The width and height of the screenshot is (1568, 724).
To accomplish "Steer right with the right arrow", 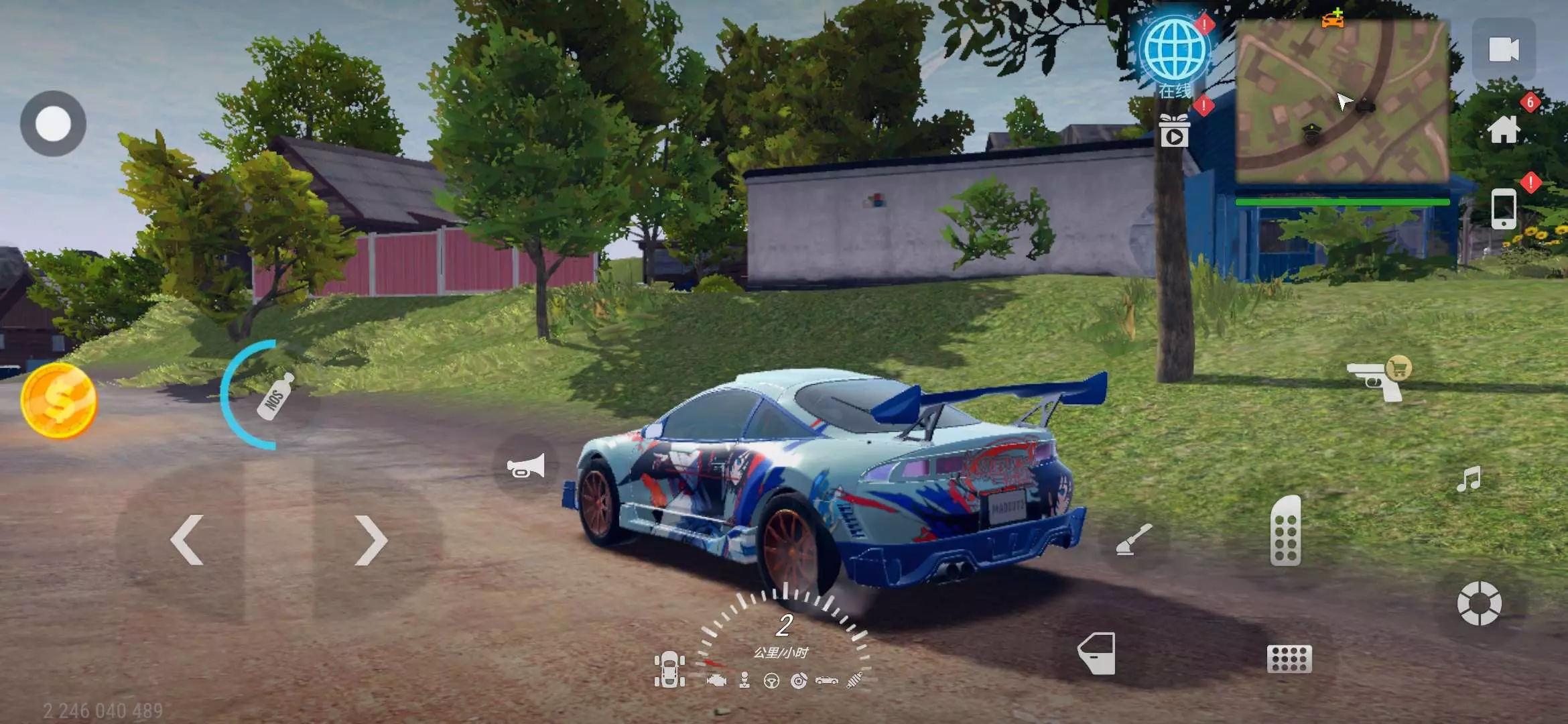I will [371, 540].
